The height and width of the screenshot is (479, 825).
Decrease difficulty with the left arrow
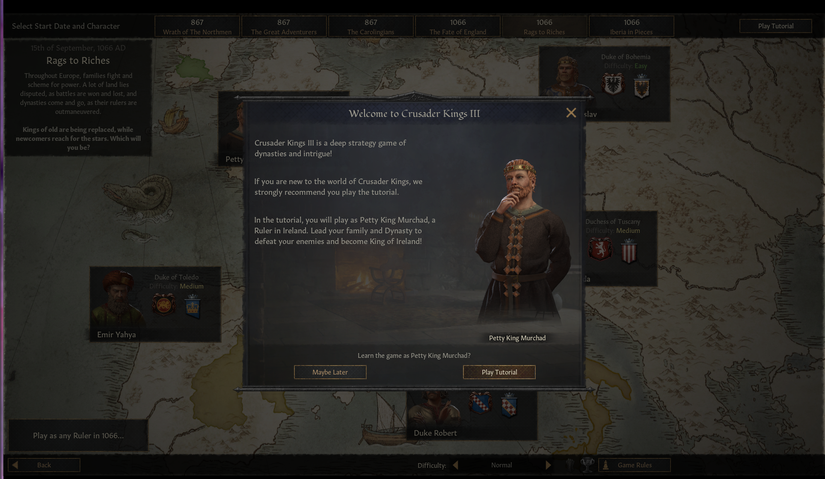[x=456, y=465]
